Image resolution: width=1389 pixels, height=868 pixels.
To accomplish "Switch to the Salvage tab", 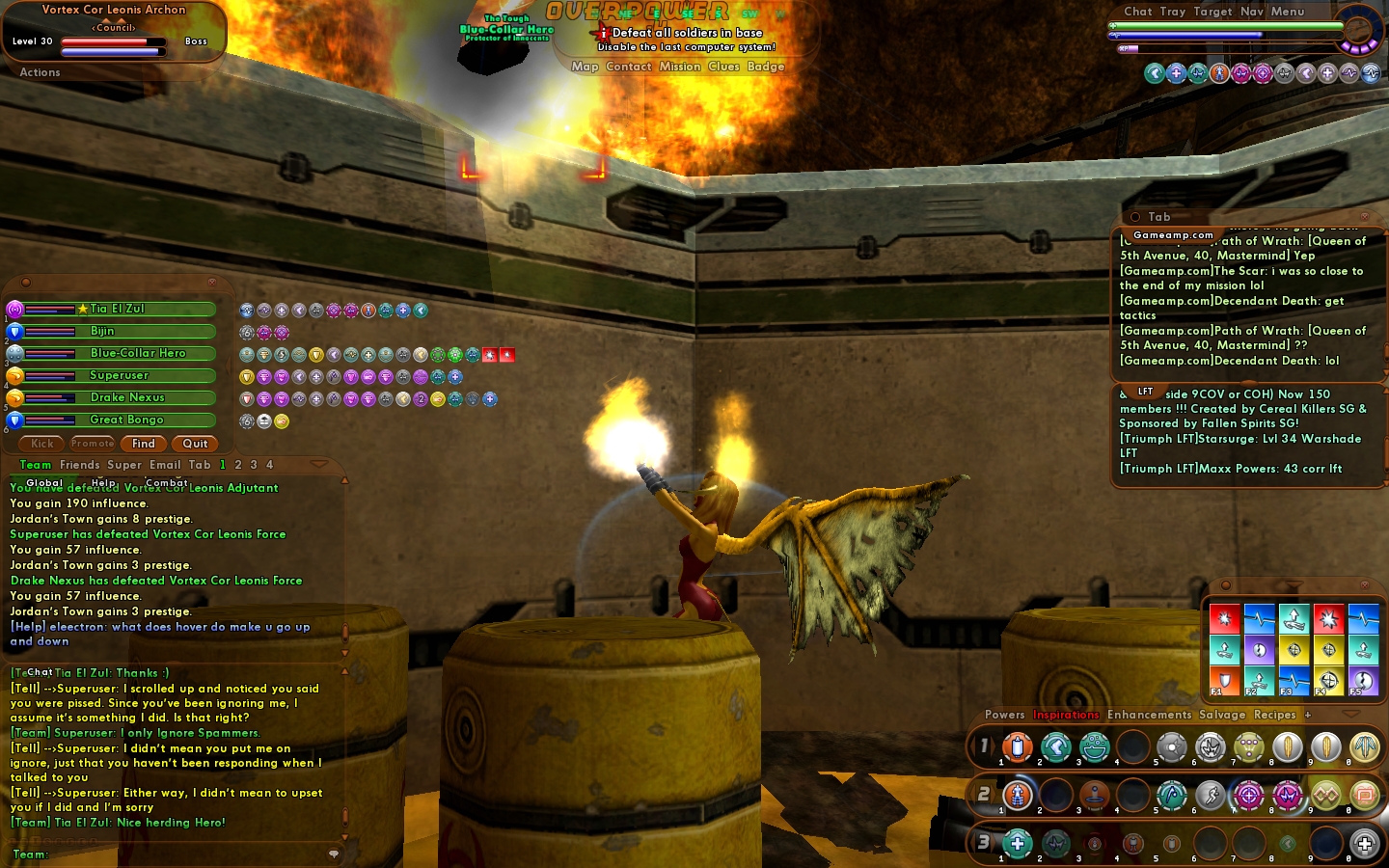I will pyautogui.click(x=1222, y=715).
